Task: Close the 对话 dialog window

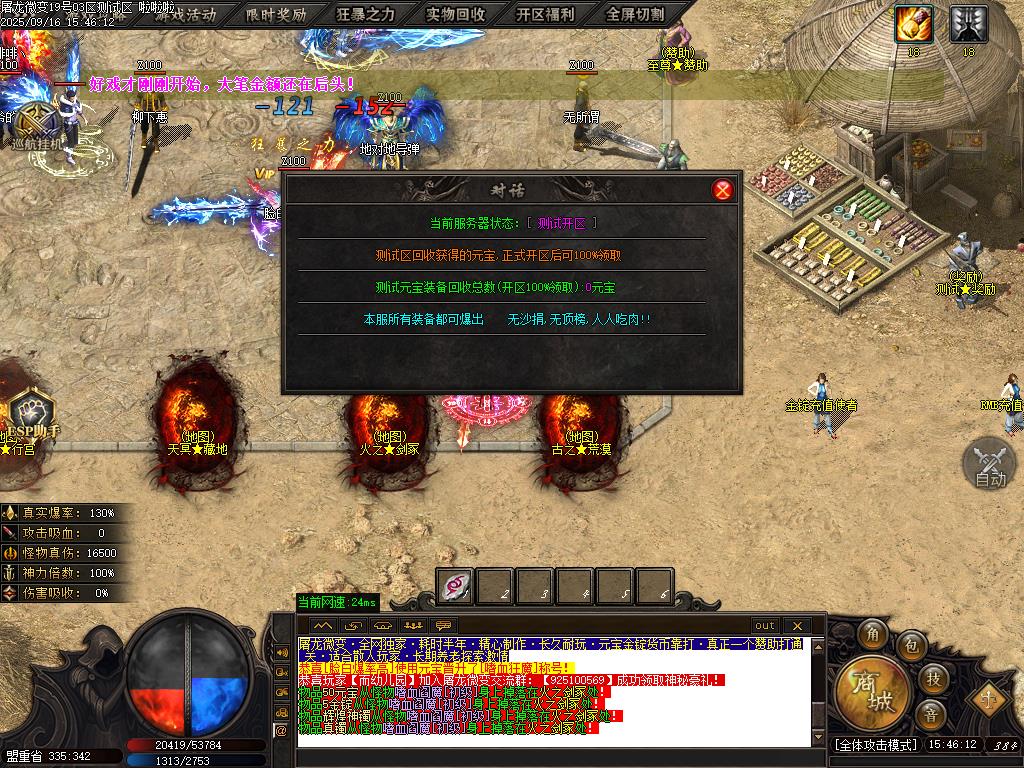Action: (x=723, y=190)
